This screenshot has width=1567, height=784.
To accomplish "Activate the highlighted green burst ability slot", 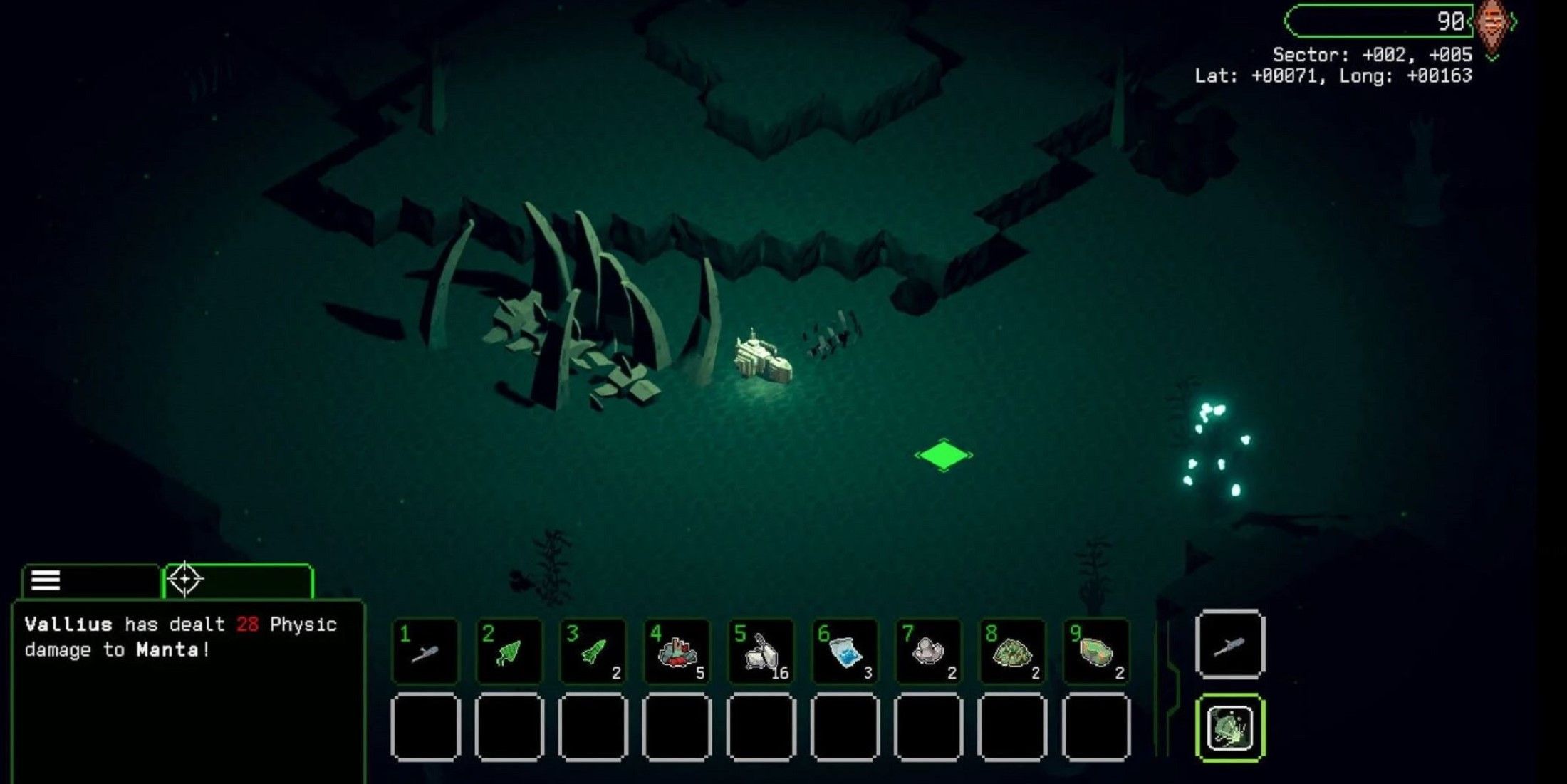I will click(x=1230, y=728).
